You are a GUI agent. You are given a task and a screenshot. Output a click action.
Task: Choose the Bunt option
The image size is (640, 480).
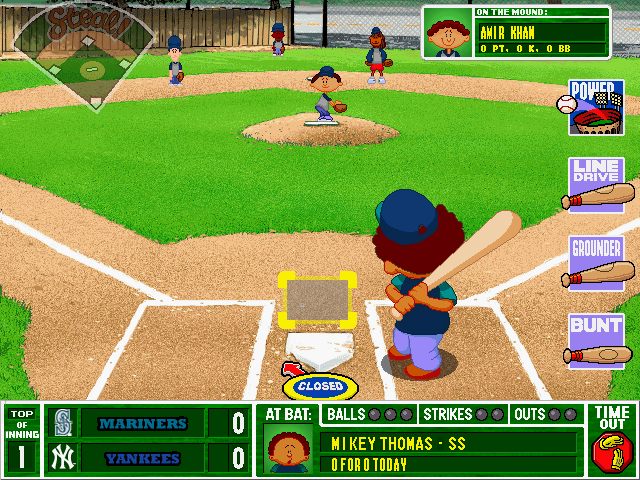click(597, 340)
